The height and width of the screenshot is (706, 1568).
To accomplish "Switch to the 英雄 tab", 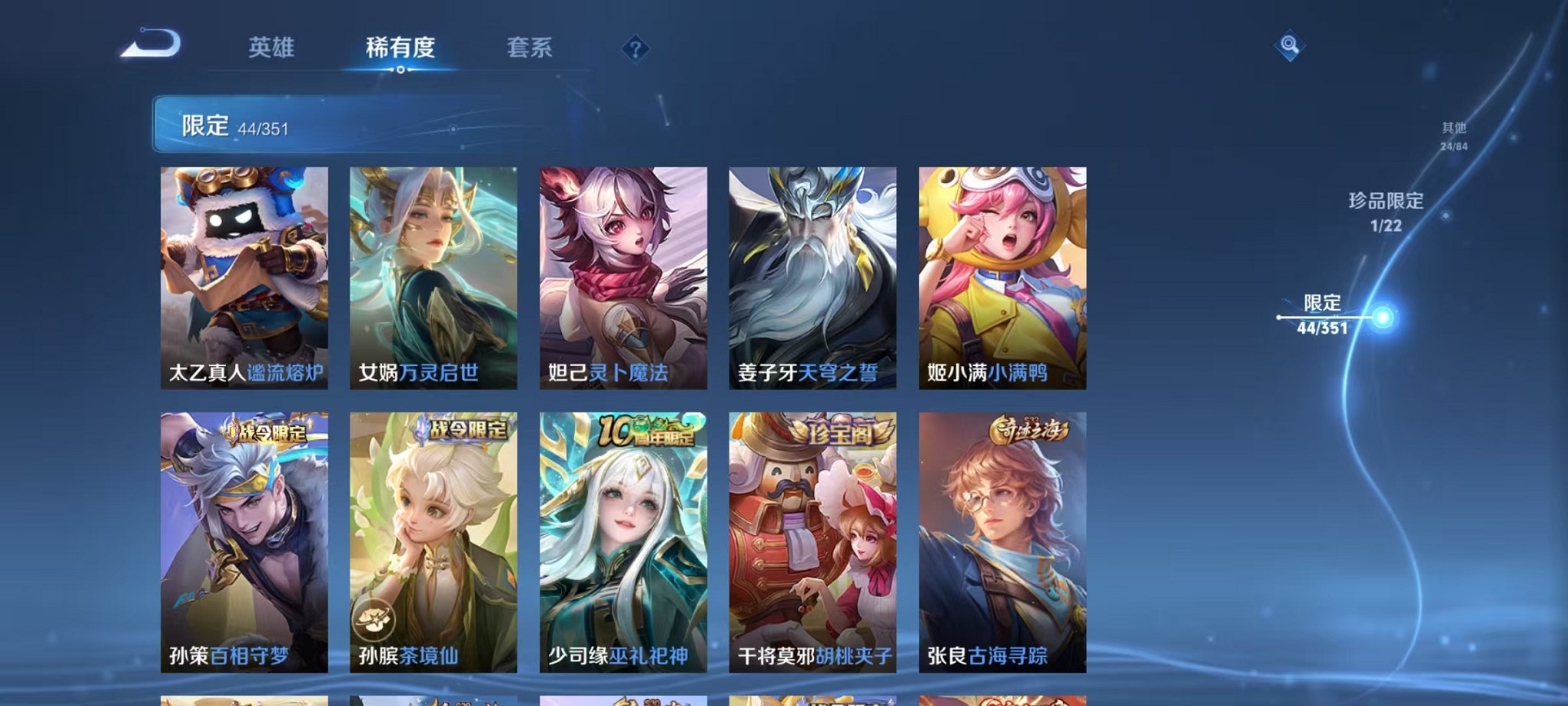I will [269, 48].
